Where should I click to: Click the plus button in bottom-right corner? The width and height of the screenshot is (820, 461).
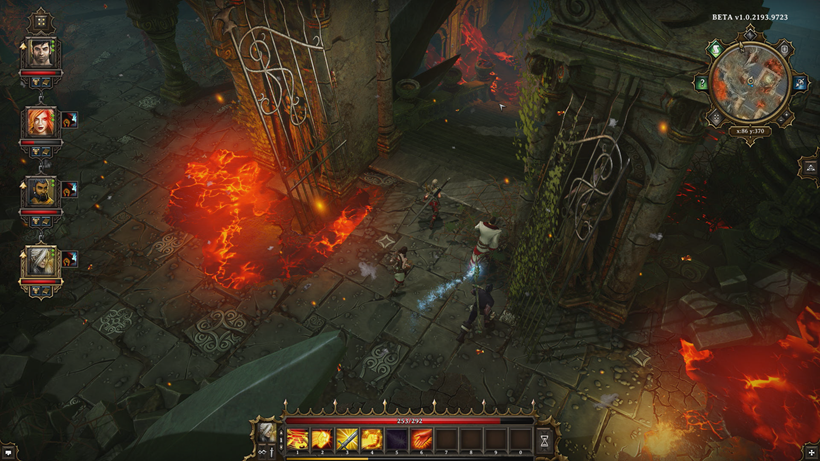[x=811, y=453]
